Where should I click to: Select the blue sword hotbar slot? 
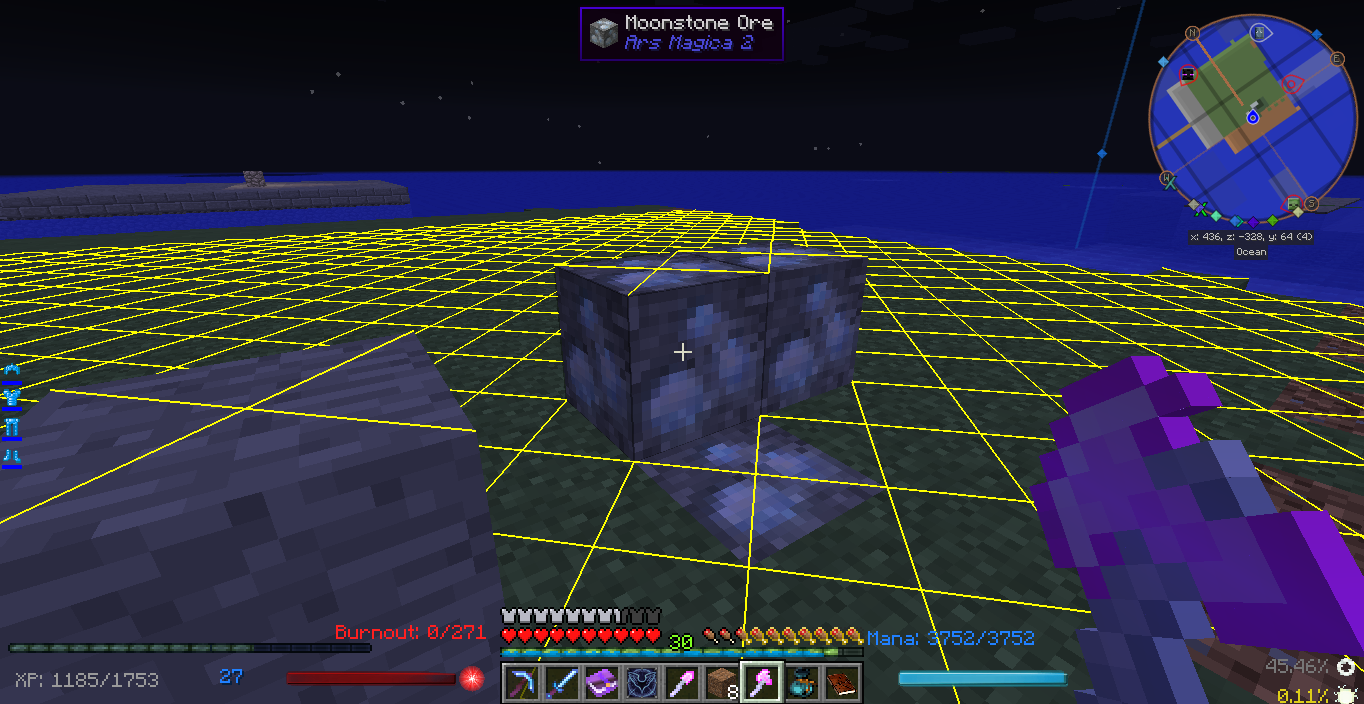(x=561, y=683)
